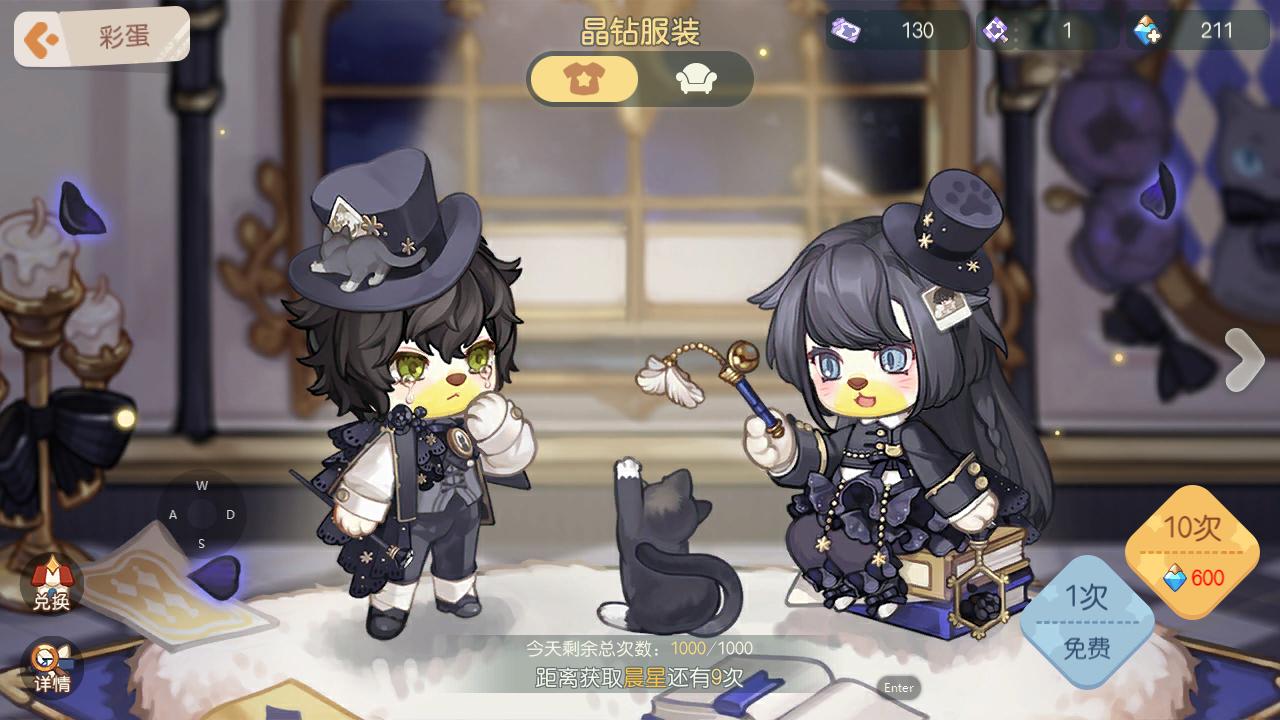Tap the orange back arrow icon

(x=40, y=35)
